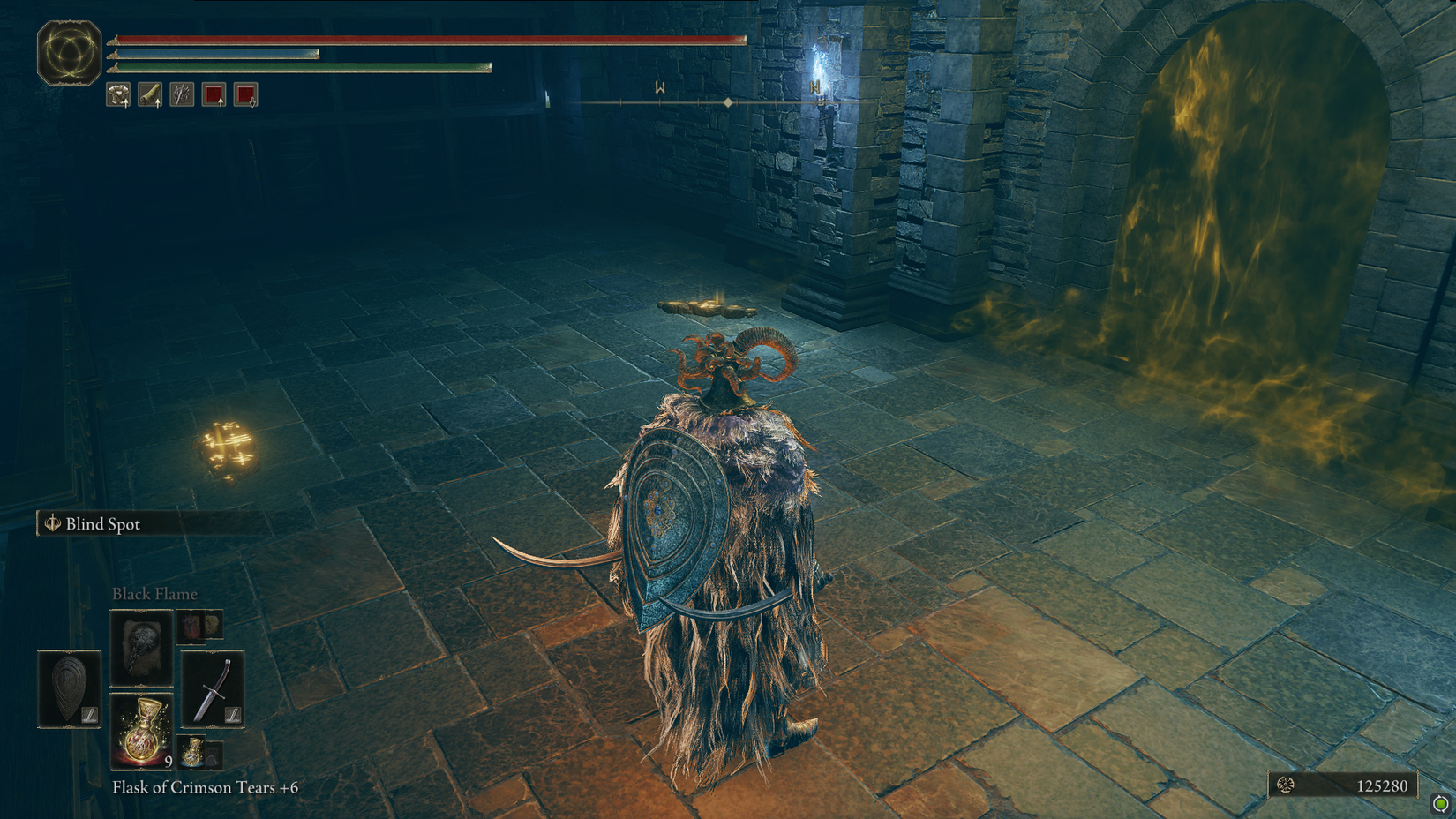This screenshot has width=1456, height=819.
Task: Click the chest armor quick-slot icon top-left
Action: [x=118, y=94]
